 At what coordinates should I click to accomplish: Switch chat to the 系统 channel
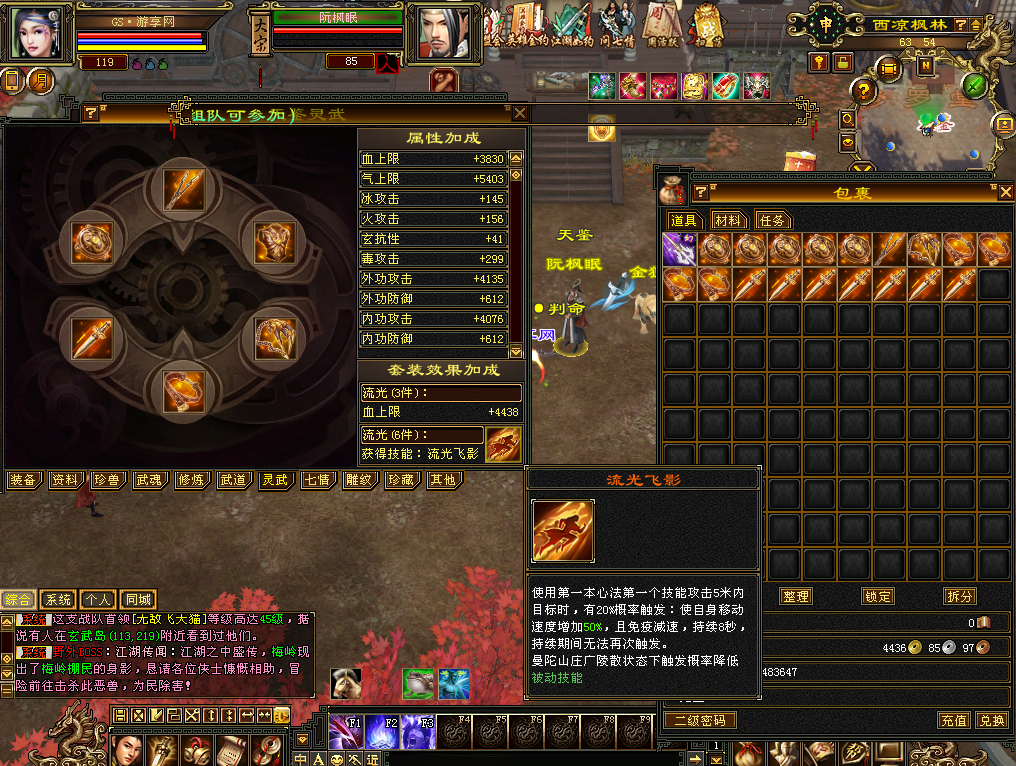[59, 600]
